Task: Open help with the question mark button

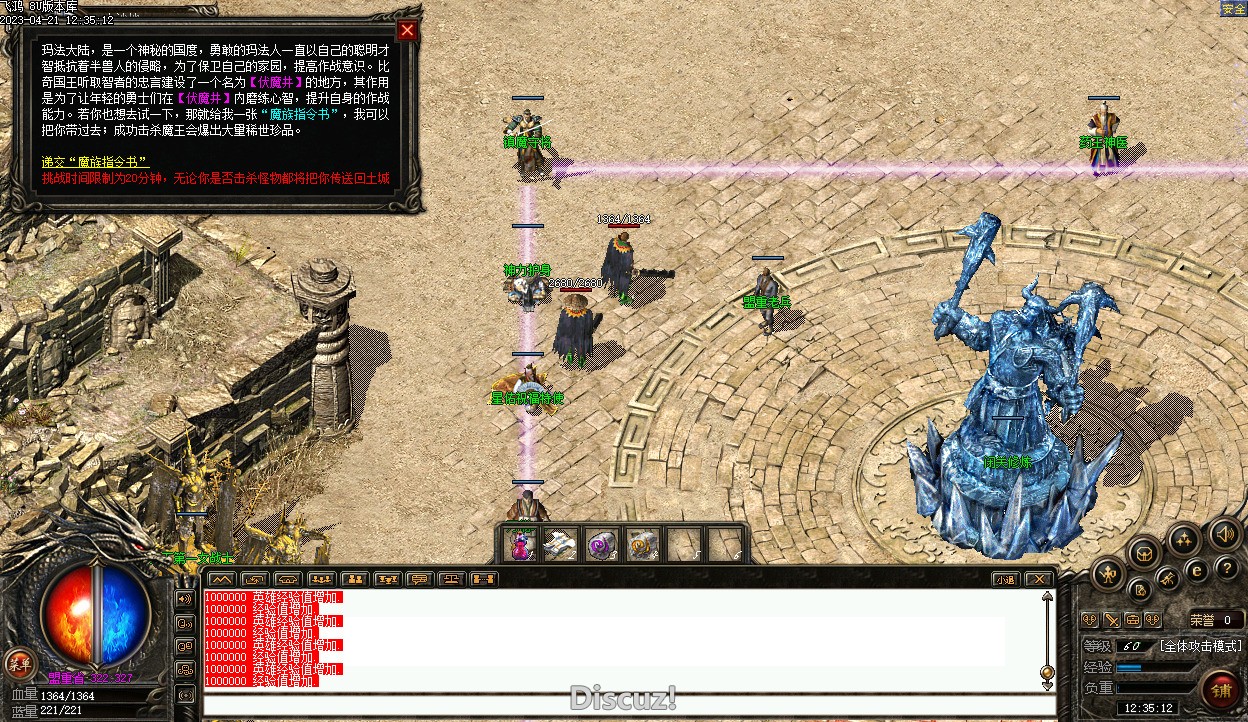Action: (x=1226, y=567)
